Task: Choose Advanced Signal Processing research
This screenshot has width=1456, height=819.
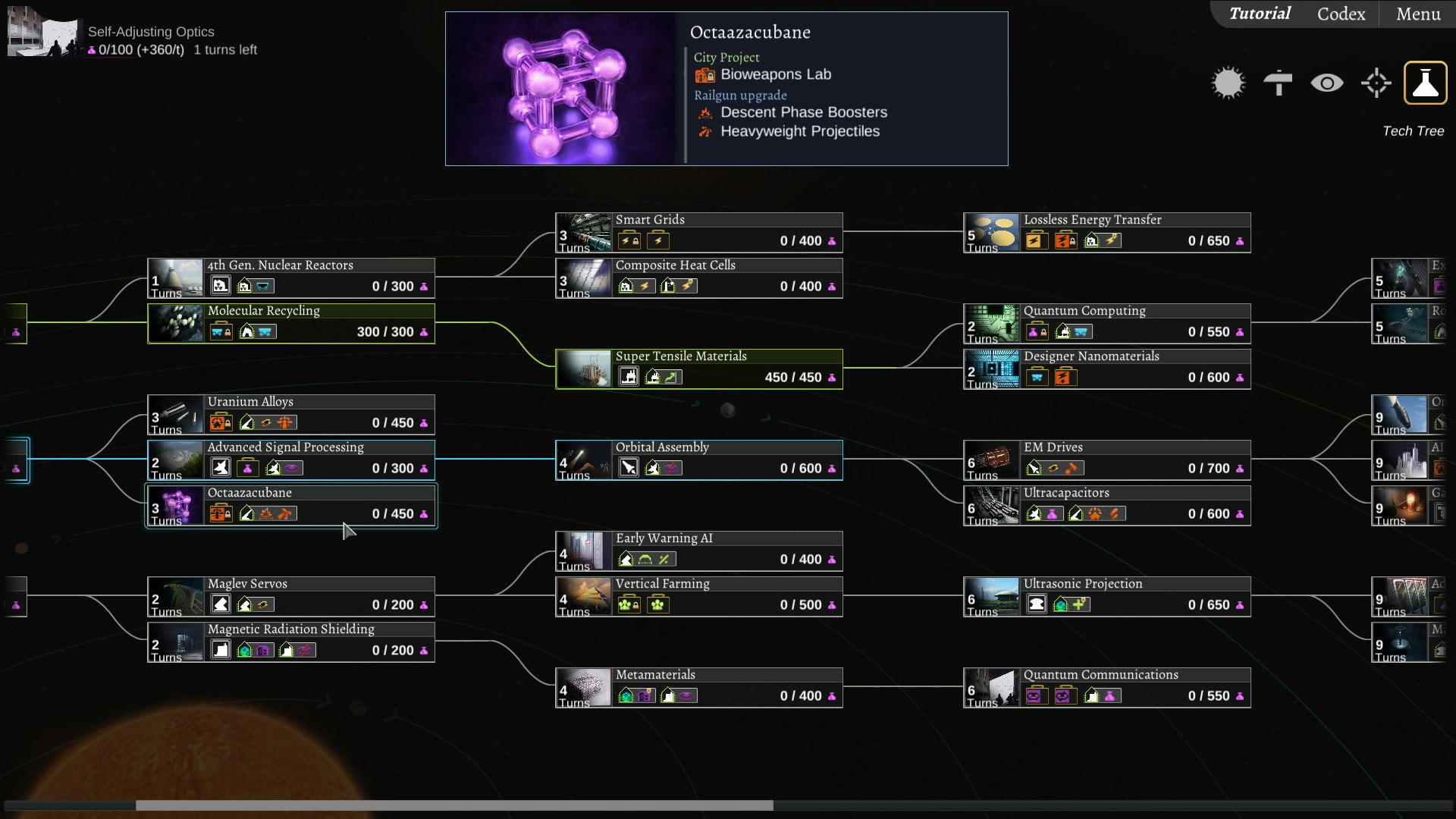Action: [291, 460]
